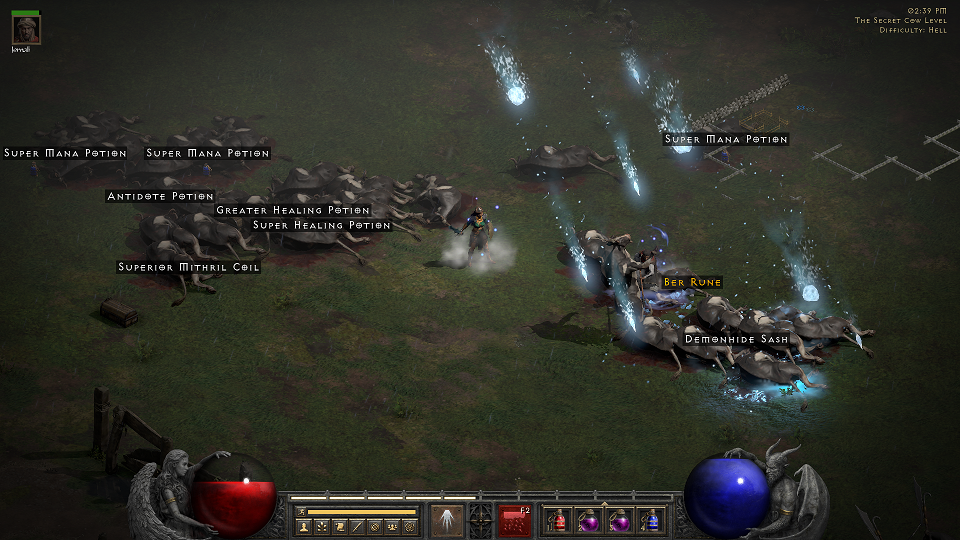
Task: Collect the Antidote Potion
Action: coord(160,196)
